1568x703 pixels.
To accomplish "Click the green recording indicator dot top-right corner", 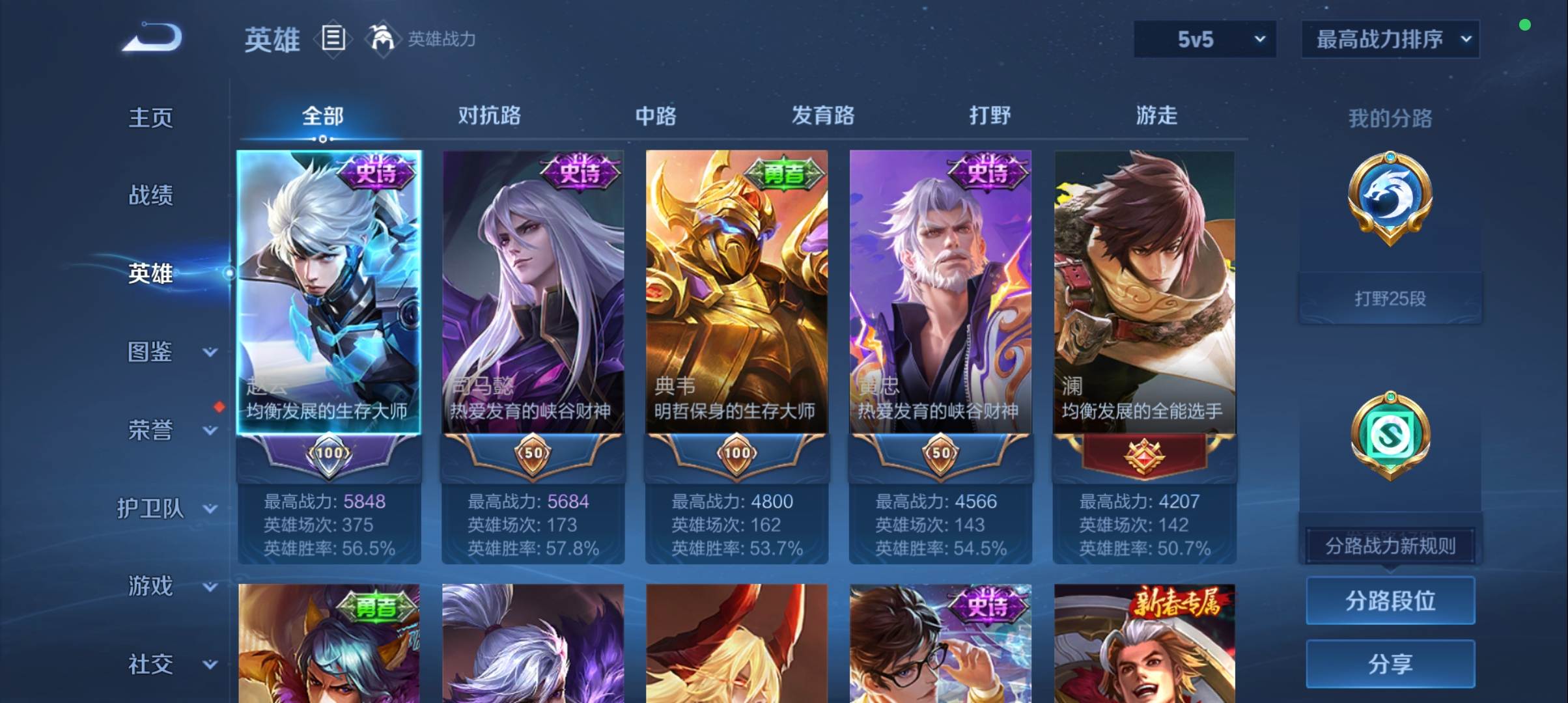I will coord(1524,25).
